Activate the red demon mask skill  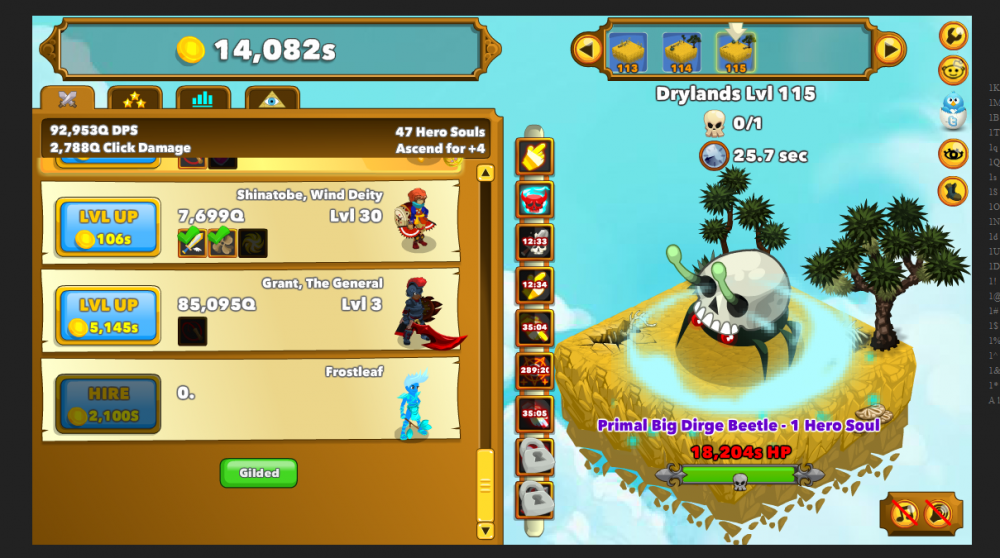point(535,199)
